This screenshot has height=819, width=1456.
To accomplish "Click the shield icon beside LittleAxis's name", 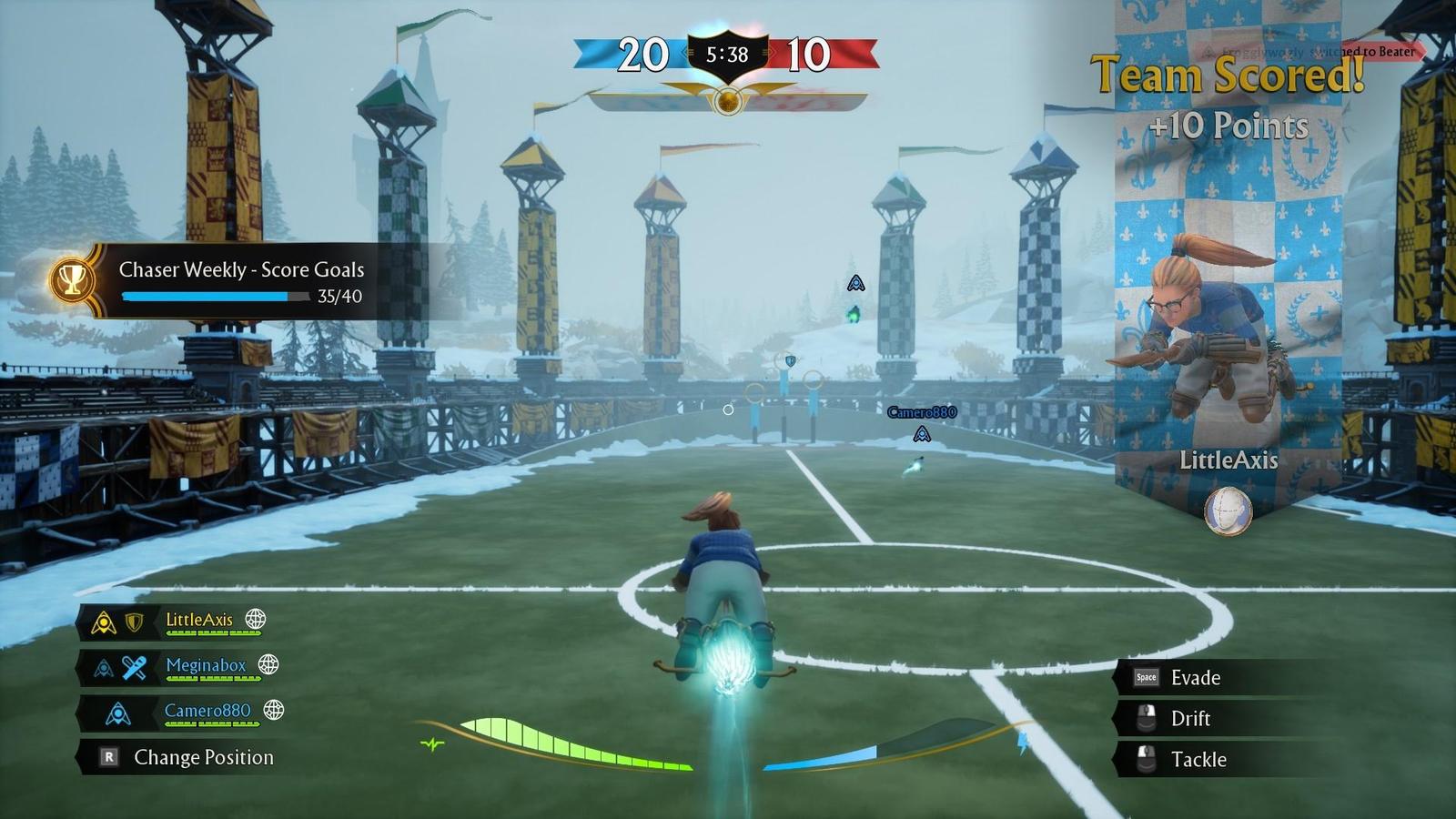I will (x=134, y=622).
